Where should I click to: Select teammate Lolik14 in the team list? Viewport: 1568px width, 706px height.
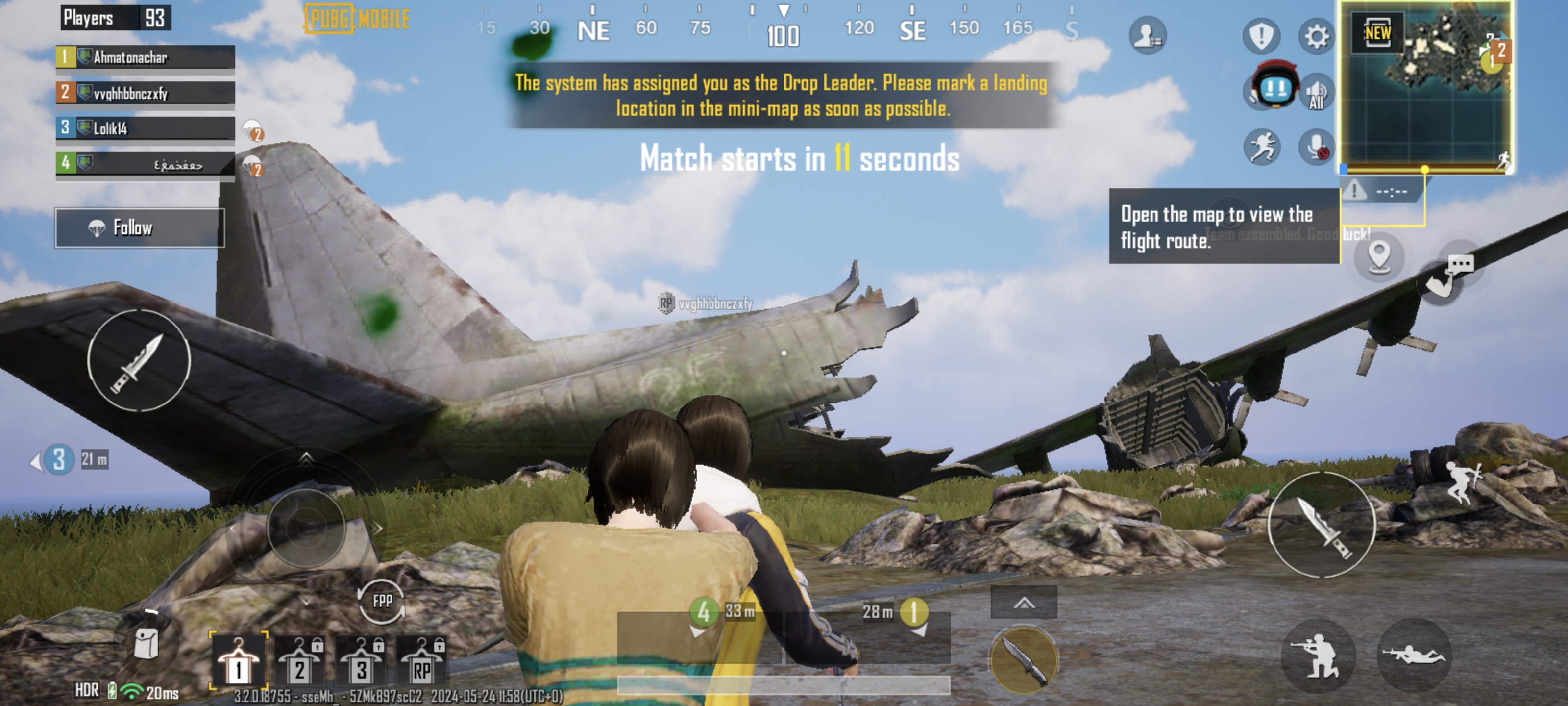[x=145, y=128]
